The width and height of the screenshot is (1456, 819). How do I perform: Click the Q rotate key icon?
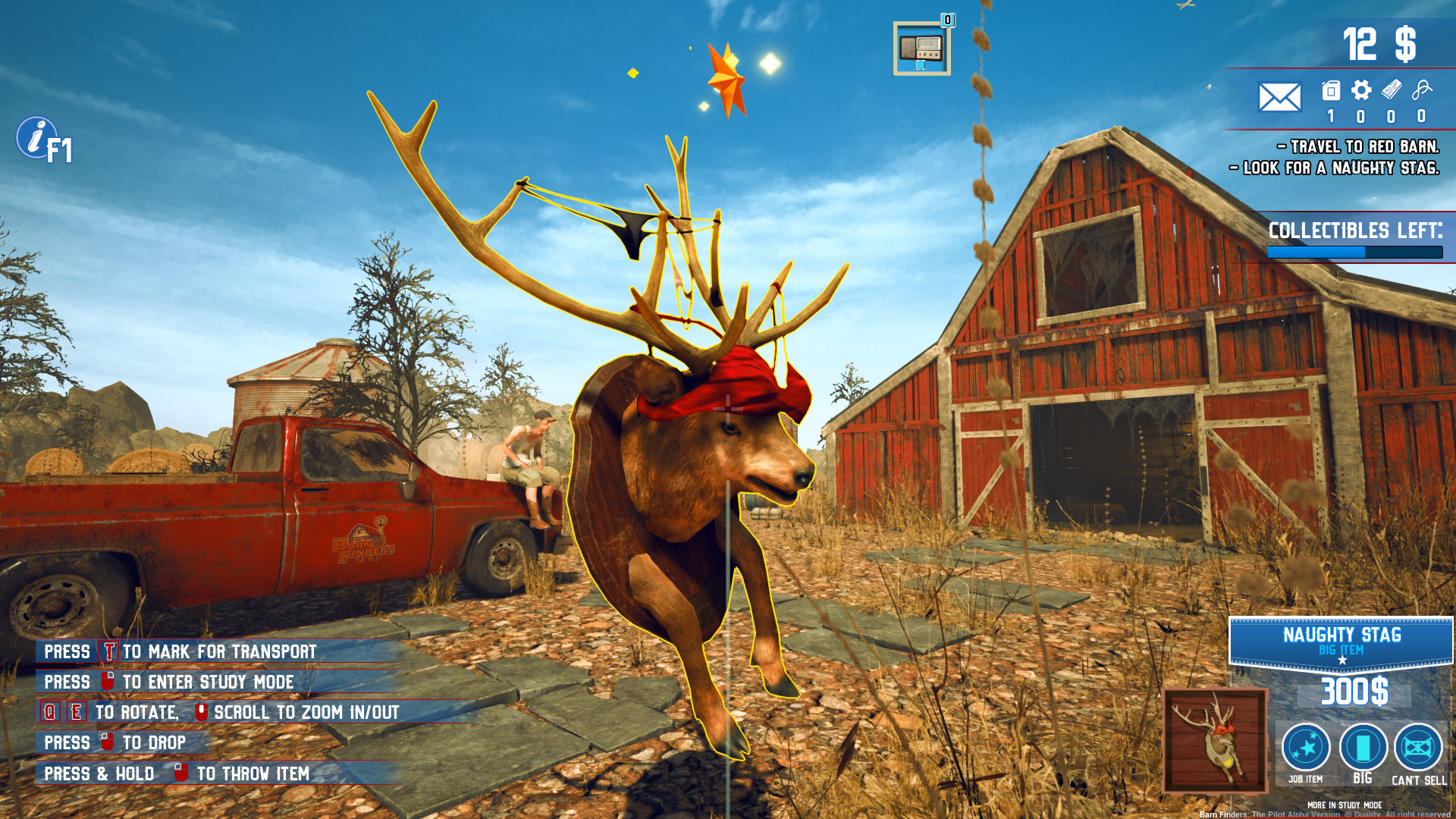49,713
